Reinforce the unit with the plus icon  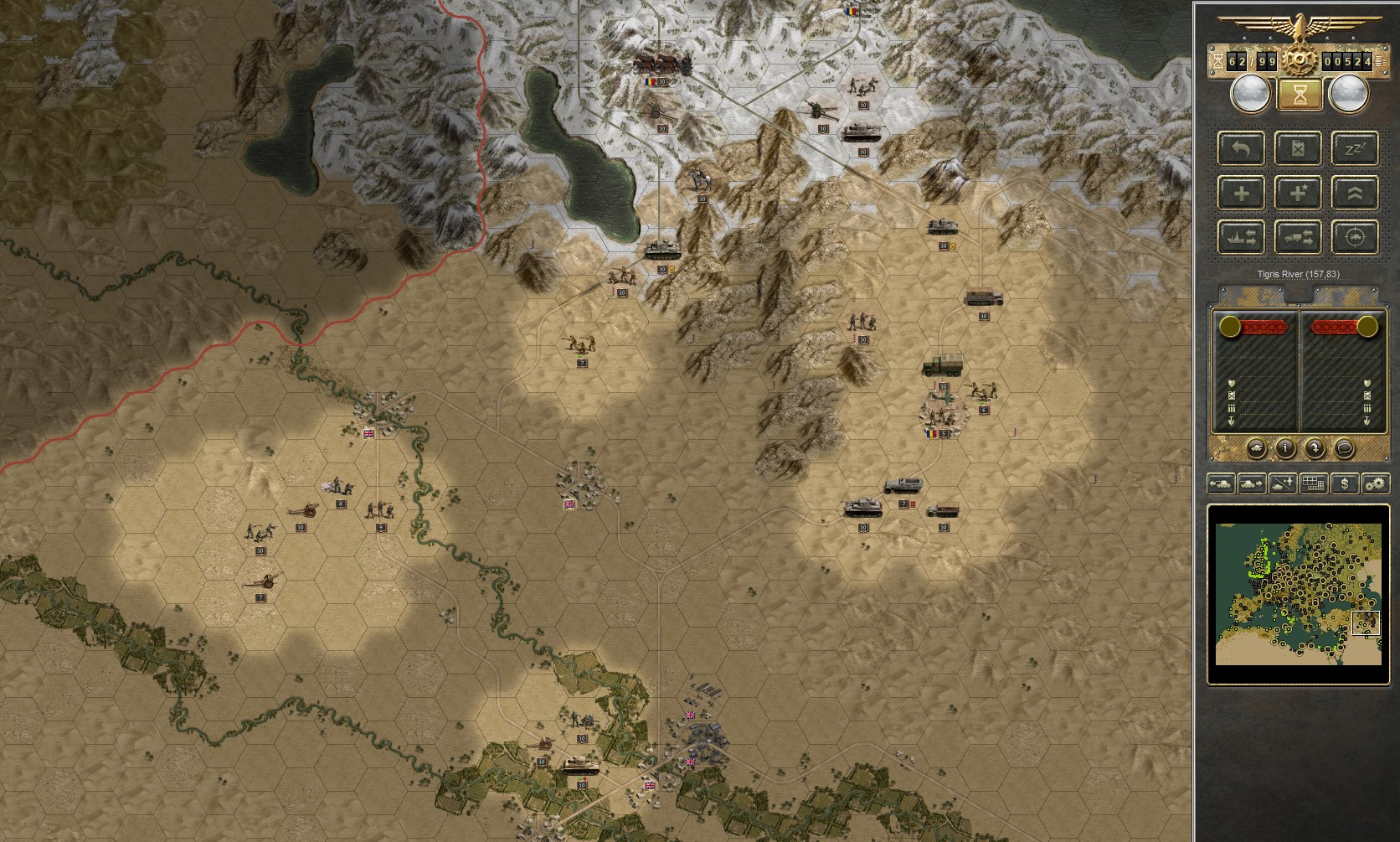1241,192
